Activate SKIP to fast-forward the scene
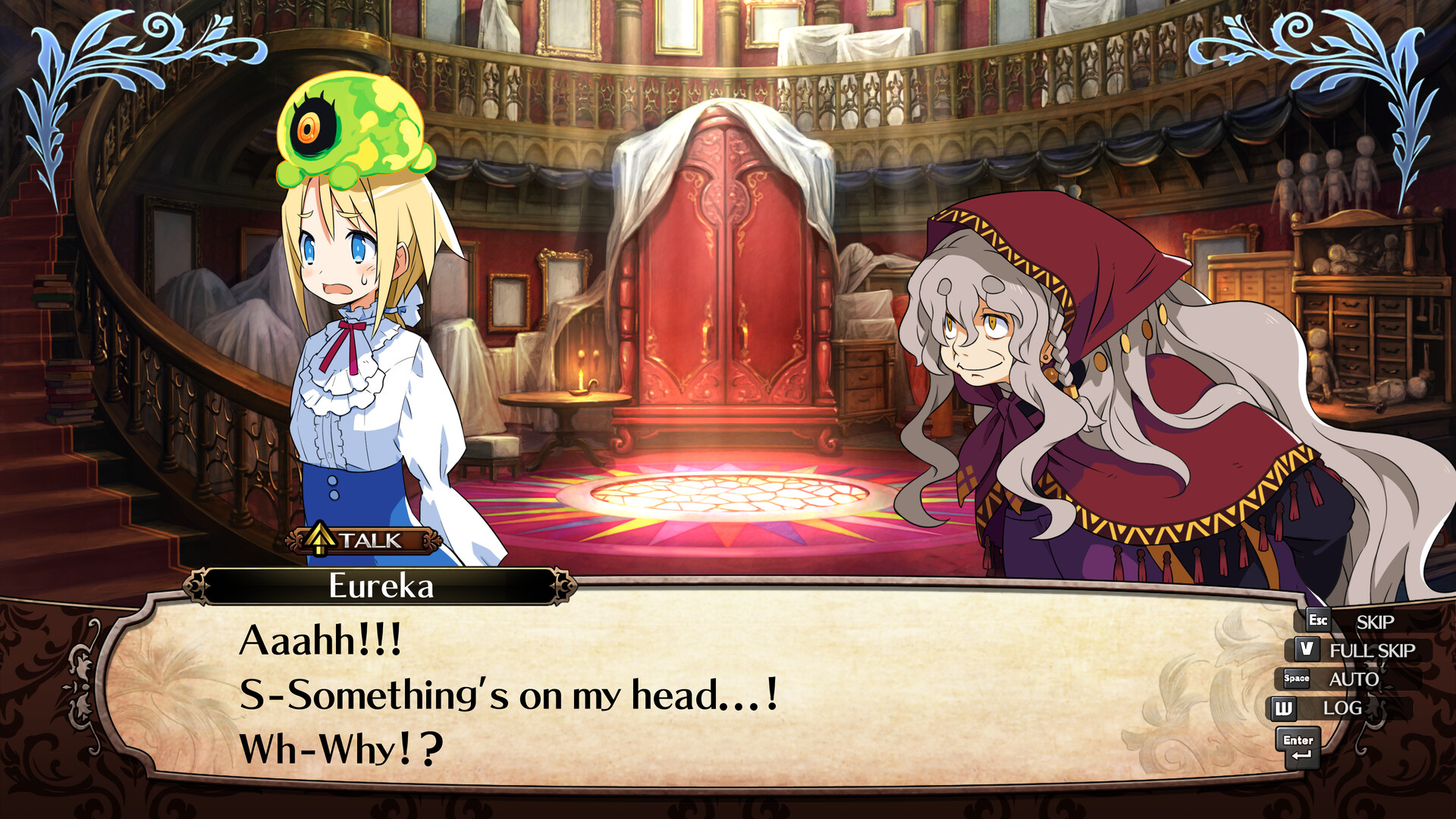This screenshot has width=1456, height=819. [1375, 622]
